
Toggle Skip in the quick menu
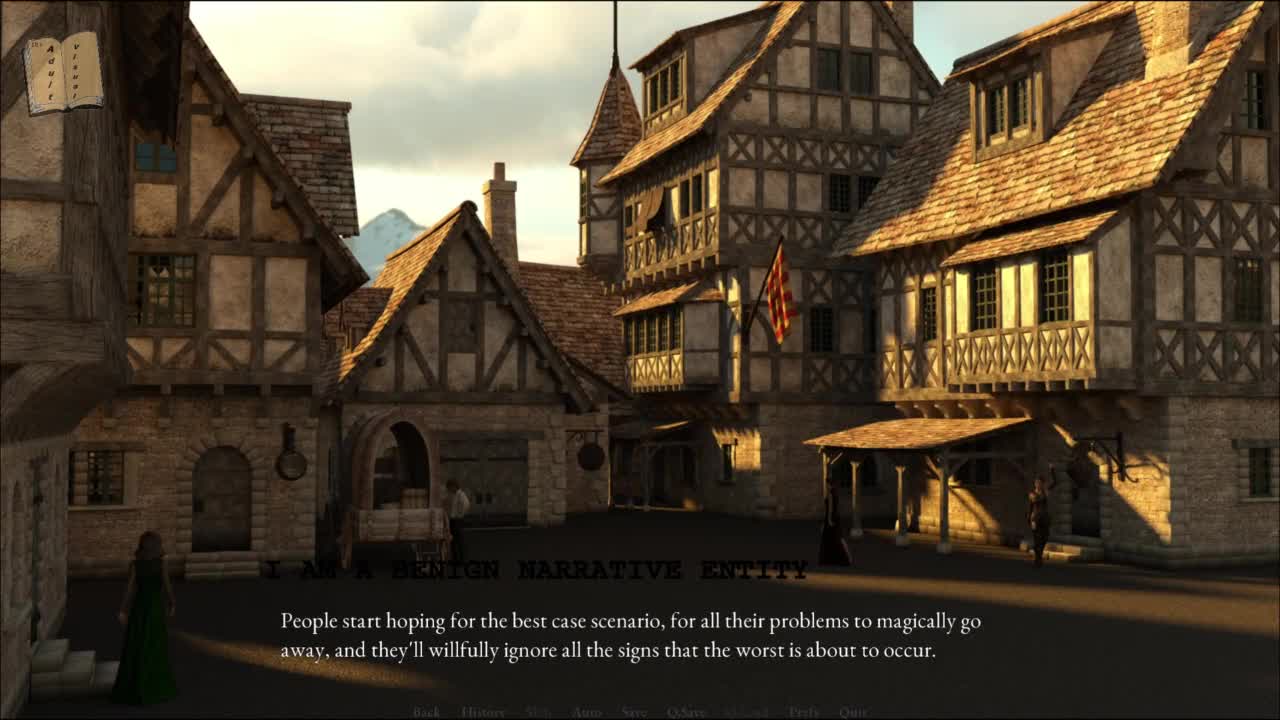pos(538,712)
